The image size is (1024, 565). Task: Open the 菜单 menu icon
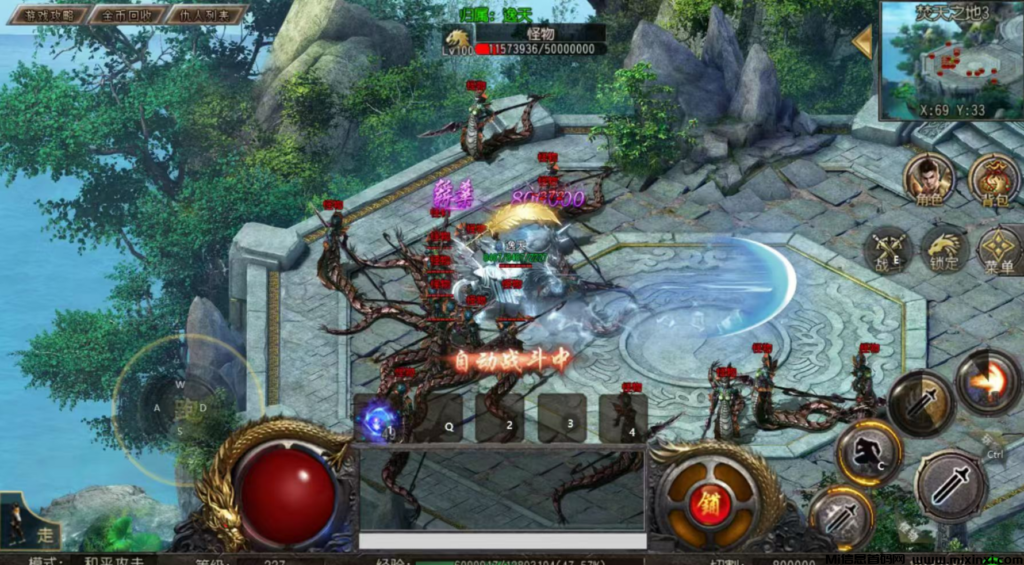point(998,249)
